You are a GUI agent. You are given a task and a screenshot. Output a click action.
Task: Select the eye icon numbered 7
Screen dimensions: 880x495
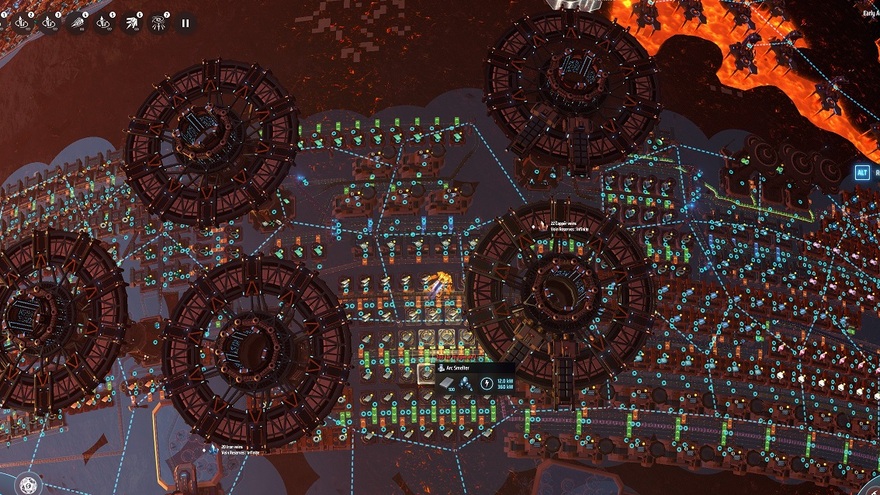click(159, 21)
